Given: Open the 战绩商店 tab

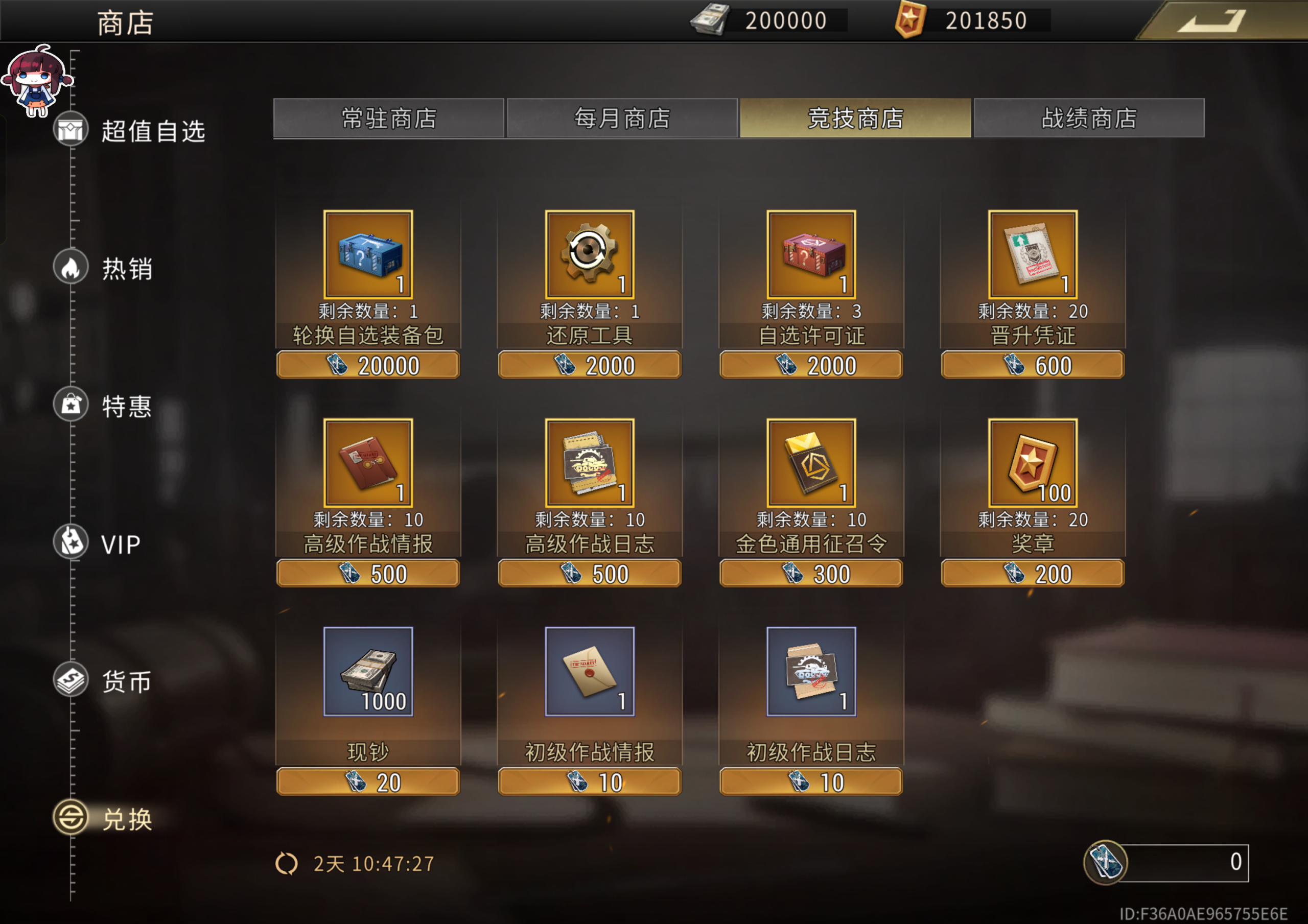Looking at the screenshot, I should click(1088, 119).
